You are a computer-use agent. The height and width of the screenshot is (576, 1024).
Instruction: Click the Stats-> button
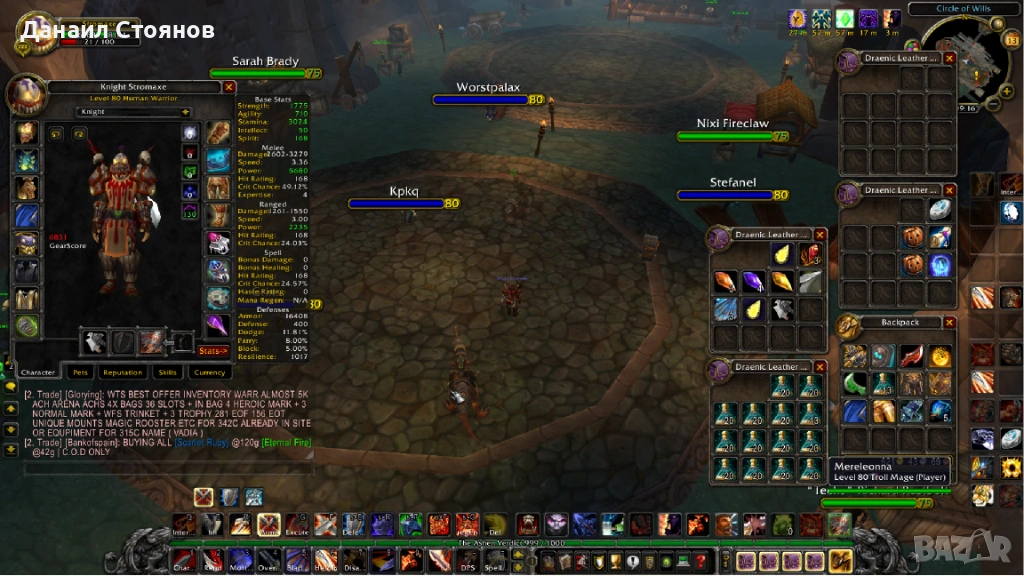pos(213,351)
